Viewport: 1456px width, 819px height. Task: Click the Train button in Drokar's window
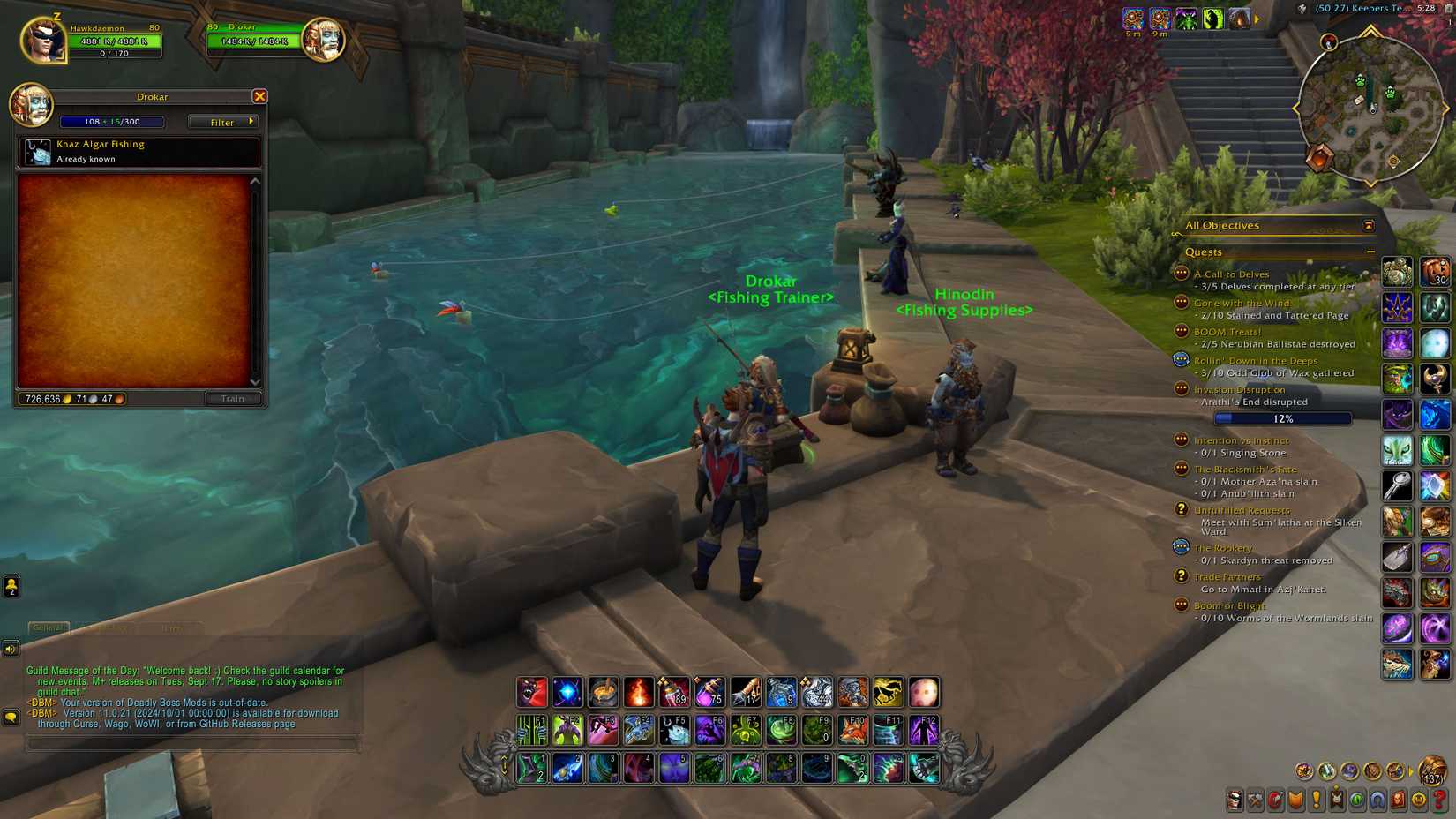(x=232, y=399)
